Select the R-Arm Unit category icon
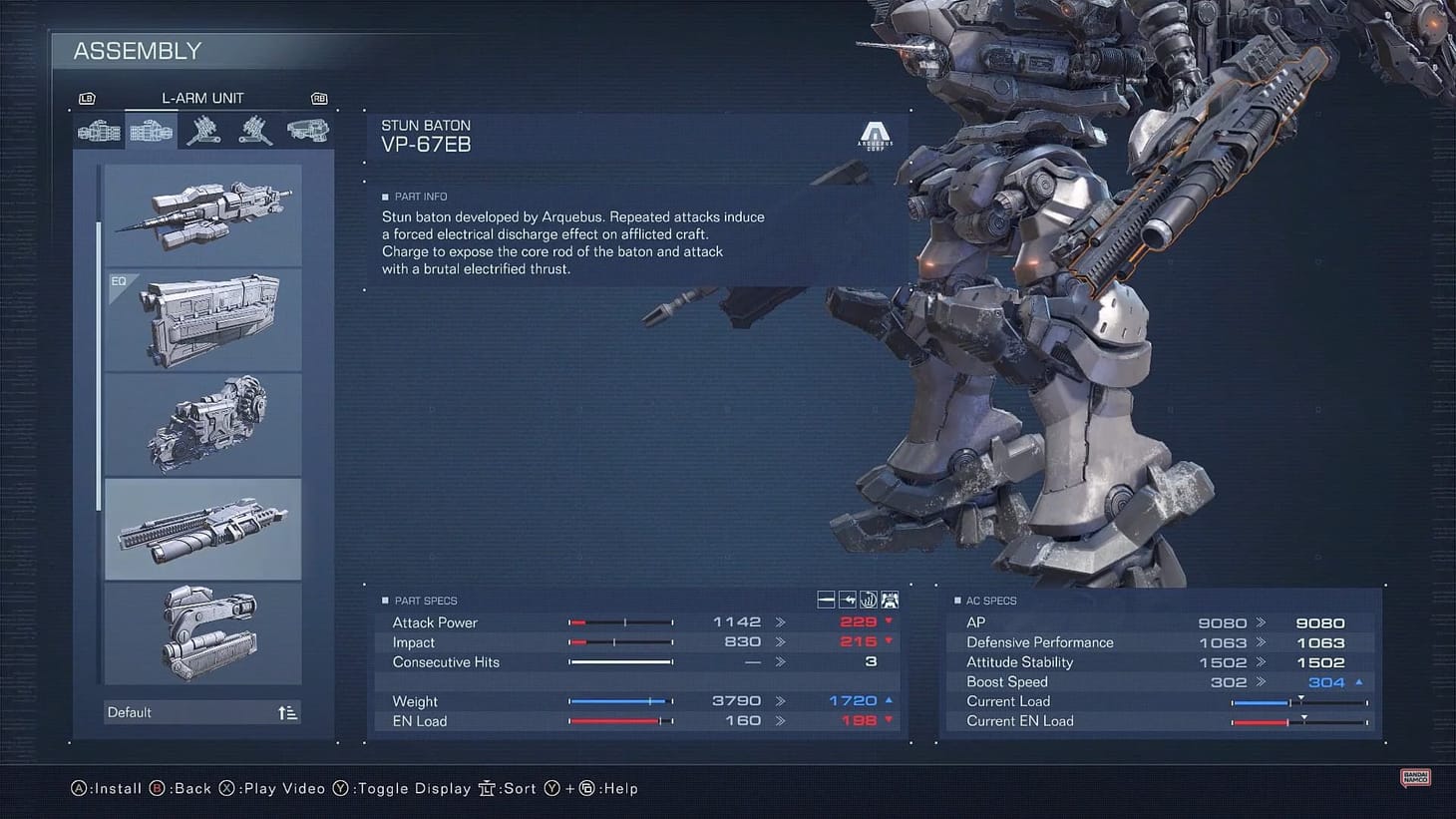The height and width of the screenshot is (819, 1456). [99, 131]
